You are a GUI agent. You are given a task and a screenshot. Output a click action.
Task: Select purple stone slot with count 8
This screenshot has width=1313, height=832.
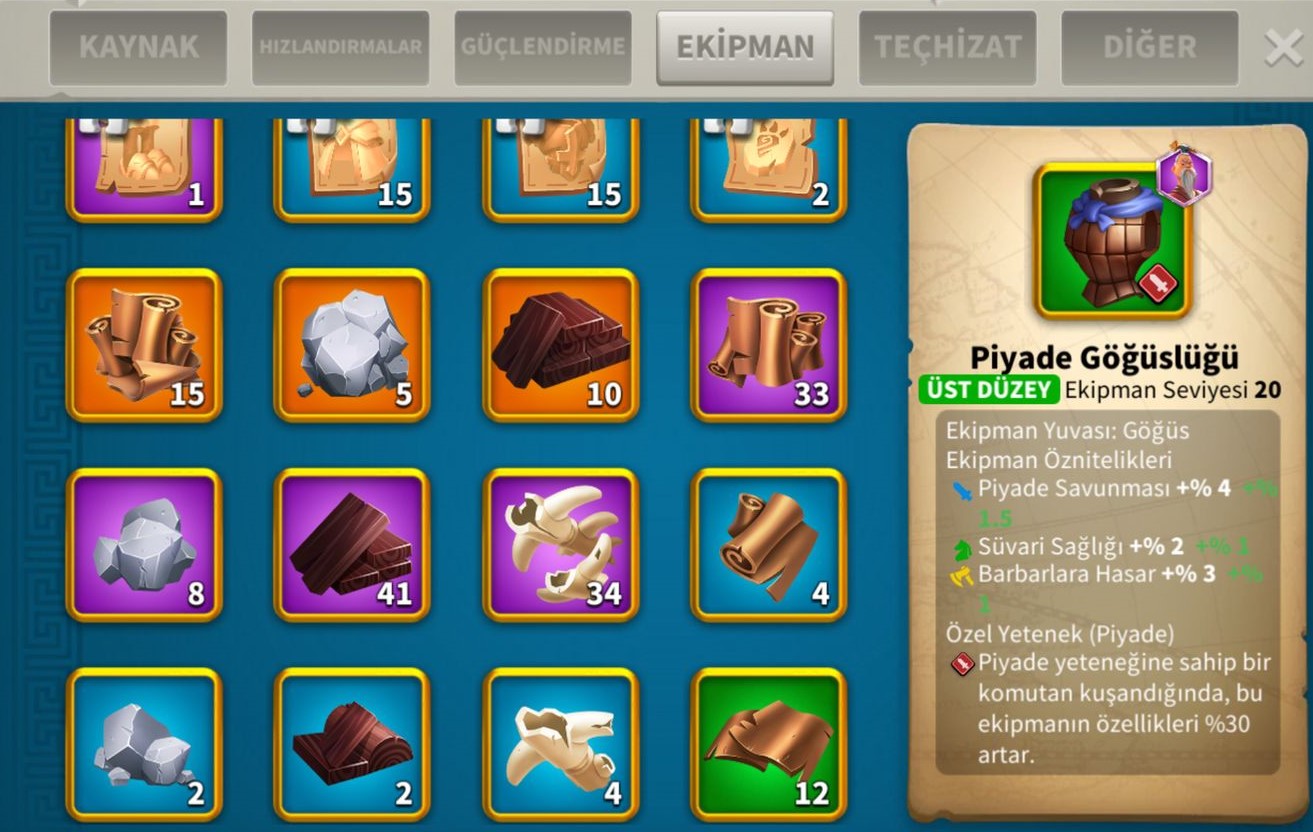pos(144,545)
